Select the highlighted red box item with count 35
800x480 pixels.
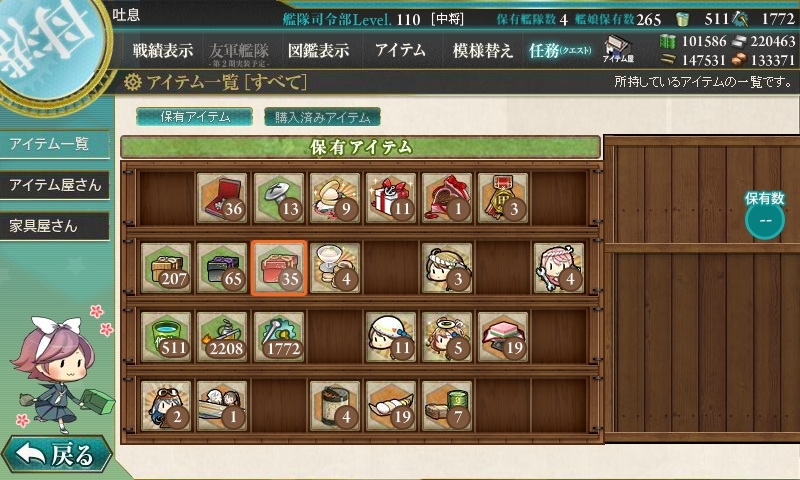pos(277,267)
